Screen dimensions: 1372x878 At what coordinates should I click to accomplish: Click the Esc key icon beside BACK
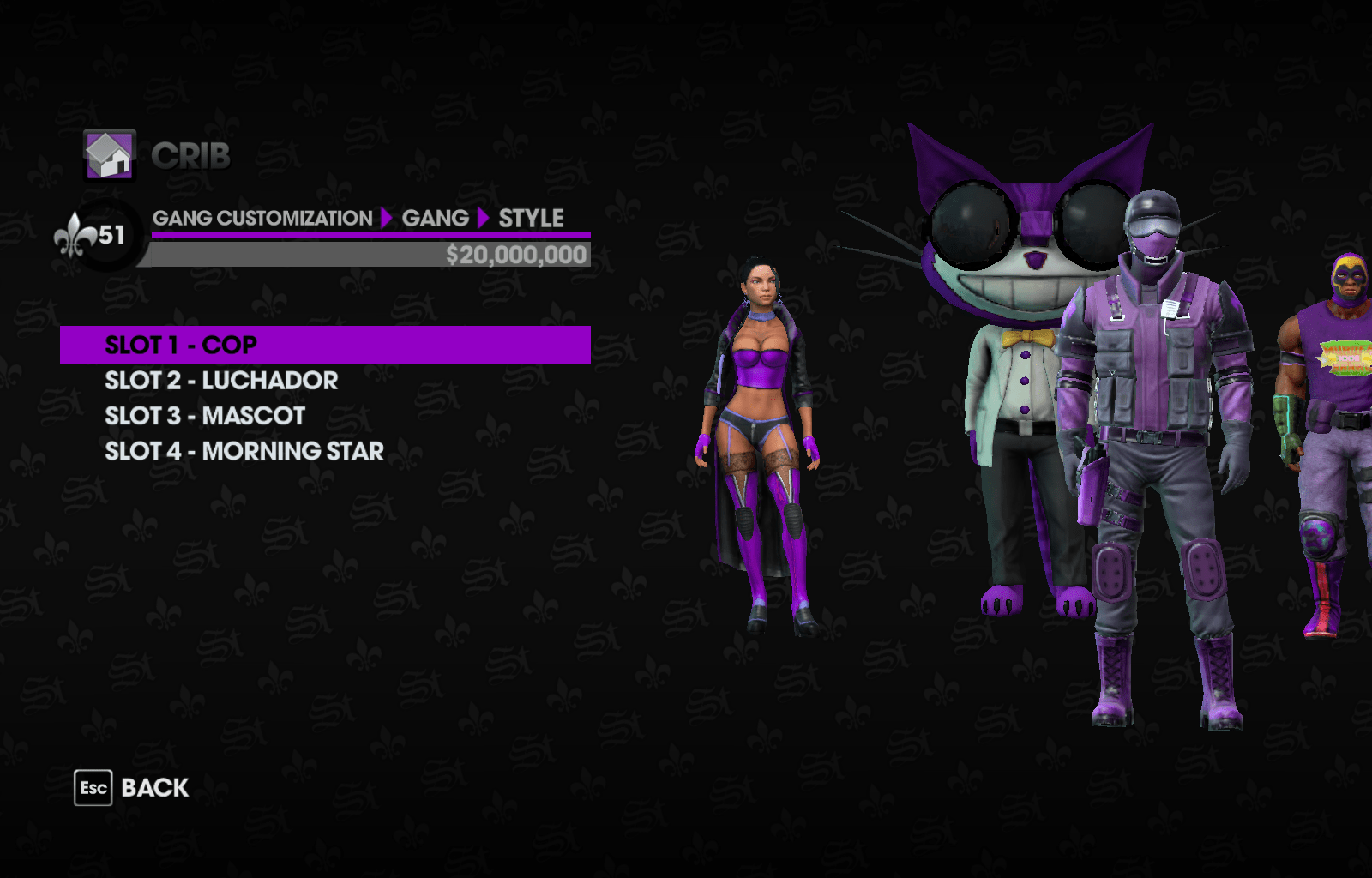click(95, 786)
